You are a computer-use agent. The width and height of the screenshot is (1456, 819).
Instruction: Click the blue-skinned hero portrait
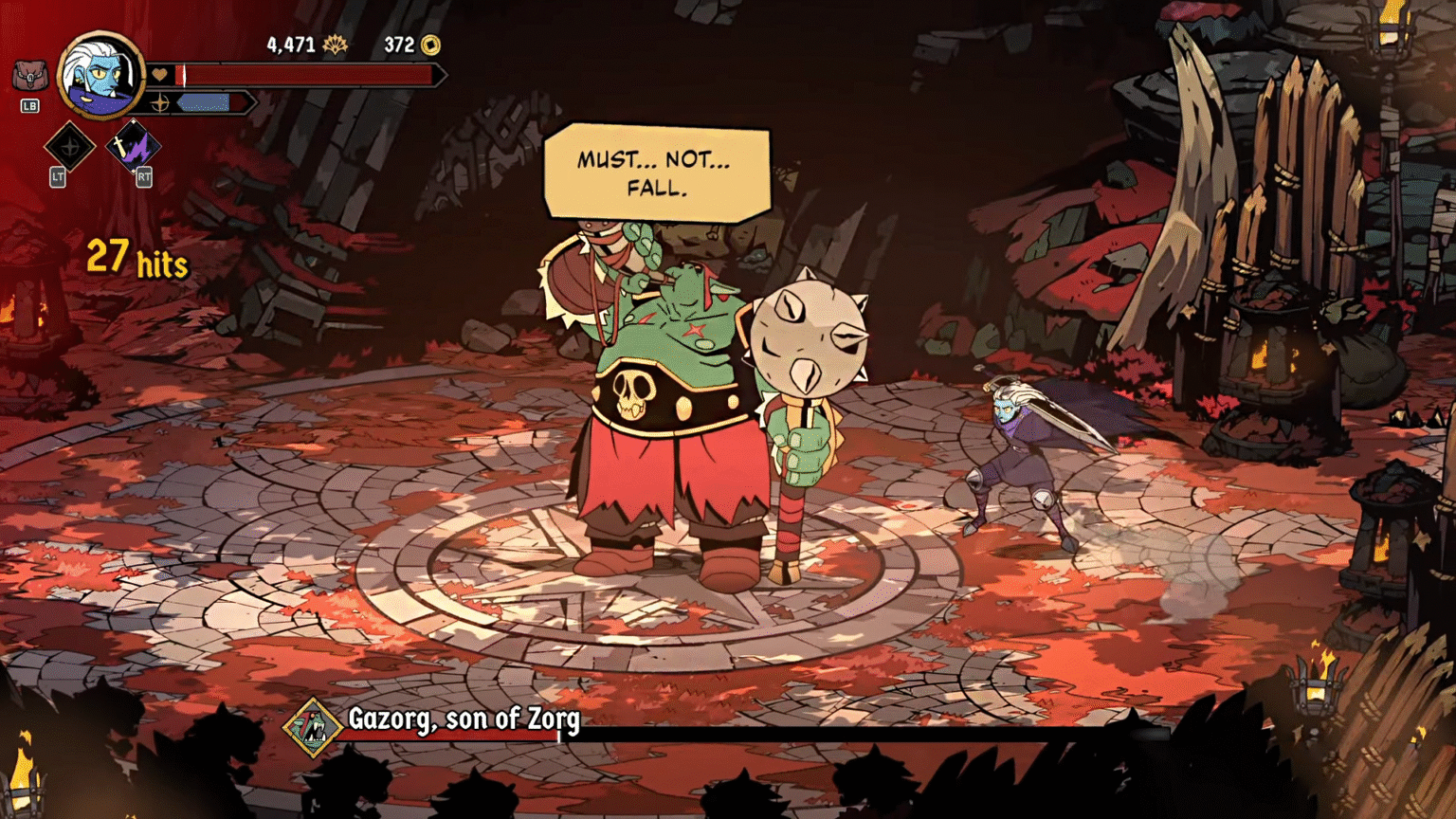pyautogui.click(x=100, y=76)
